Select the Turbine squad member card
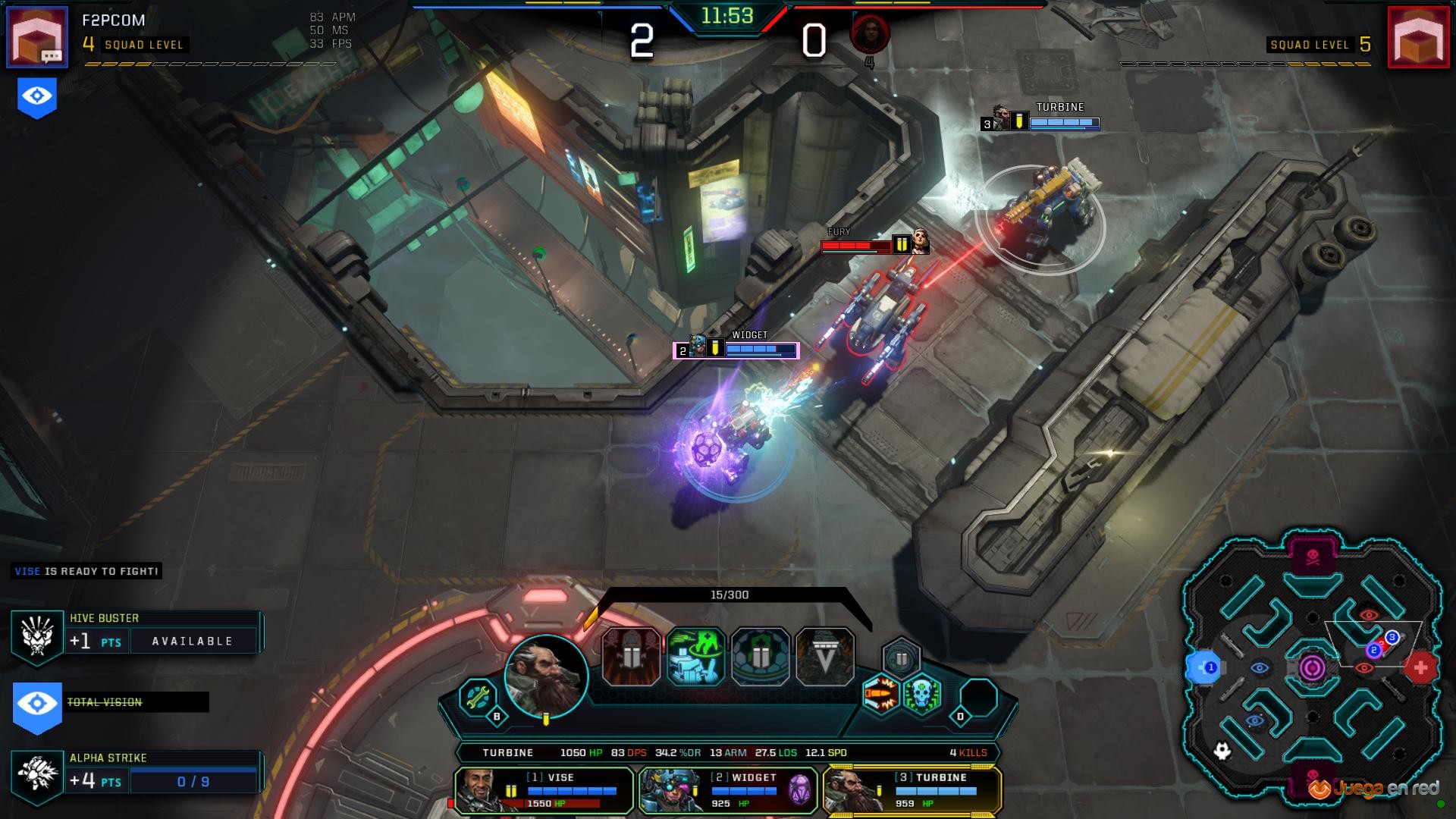 pyautogui.click(x=912, y=790)
